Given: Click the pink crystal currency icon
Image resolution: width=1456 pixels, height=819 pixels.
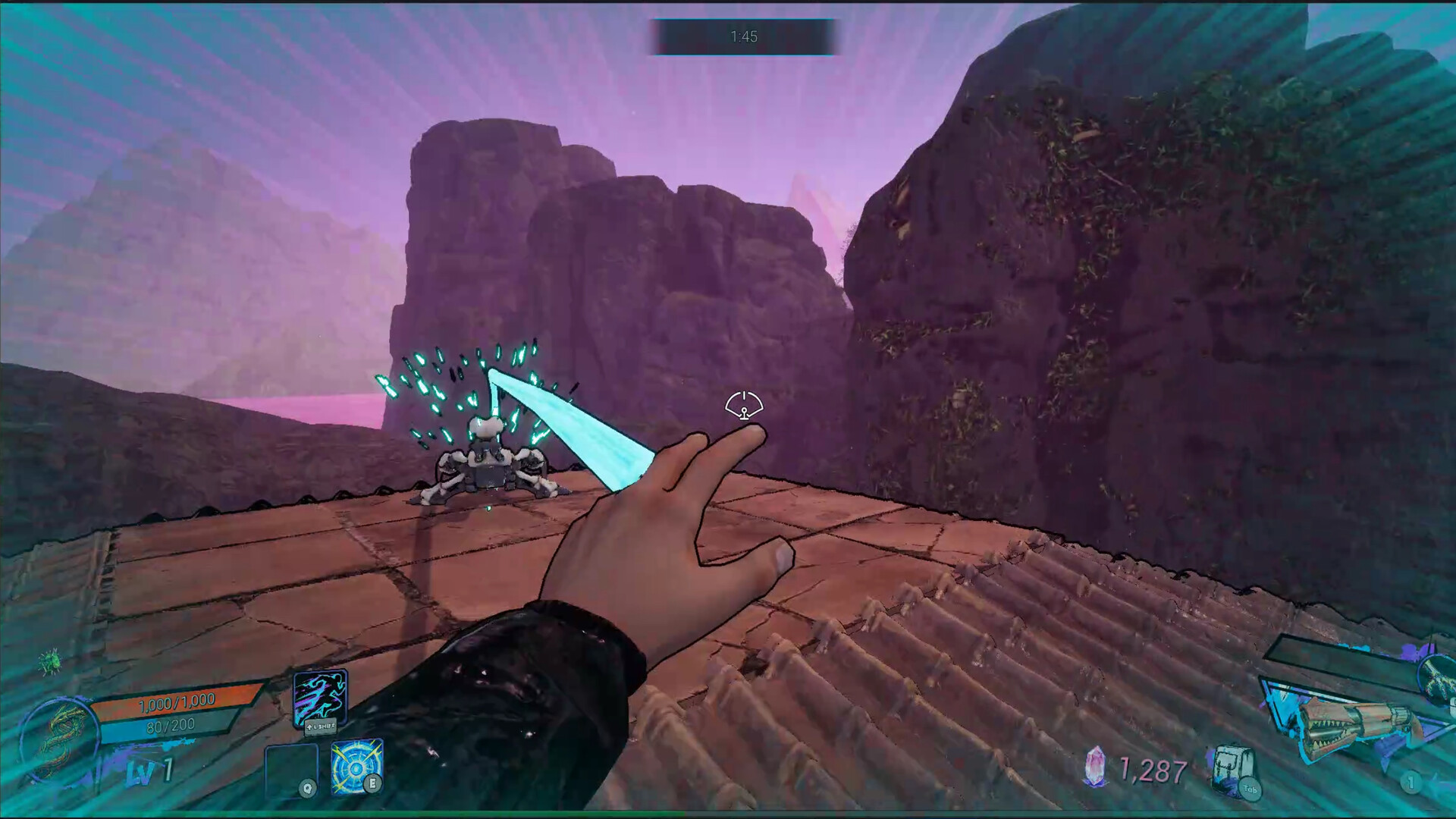Looking at the screenshot, I should click(x=1096, y=766).
